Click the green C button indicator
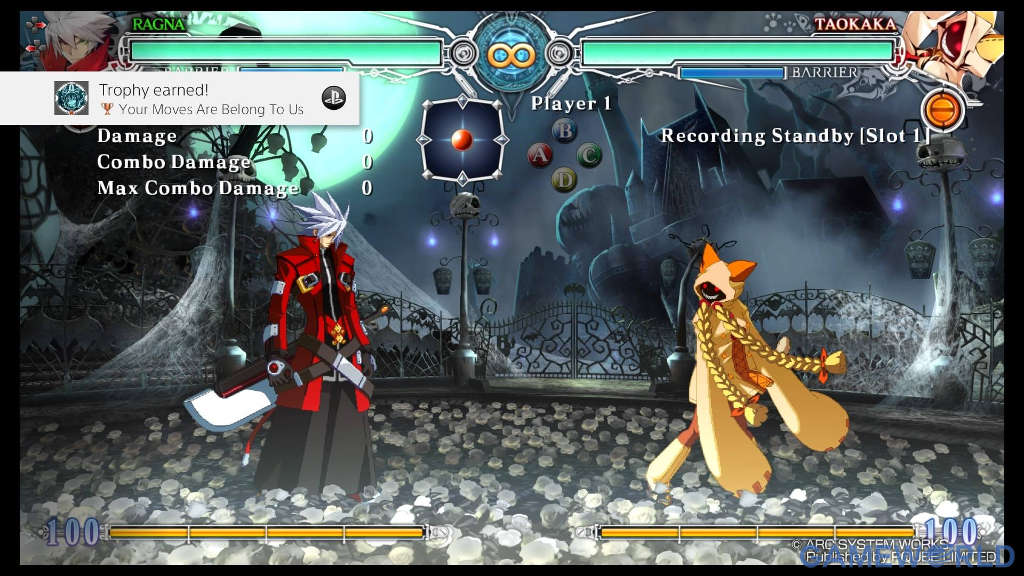The height and width of the screenshot is (576, 1024). point(589,155)
